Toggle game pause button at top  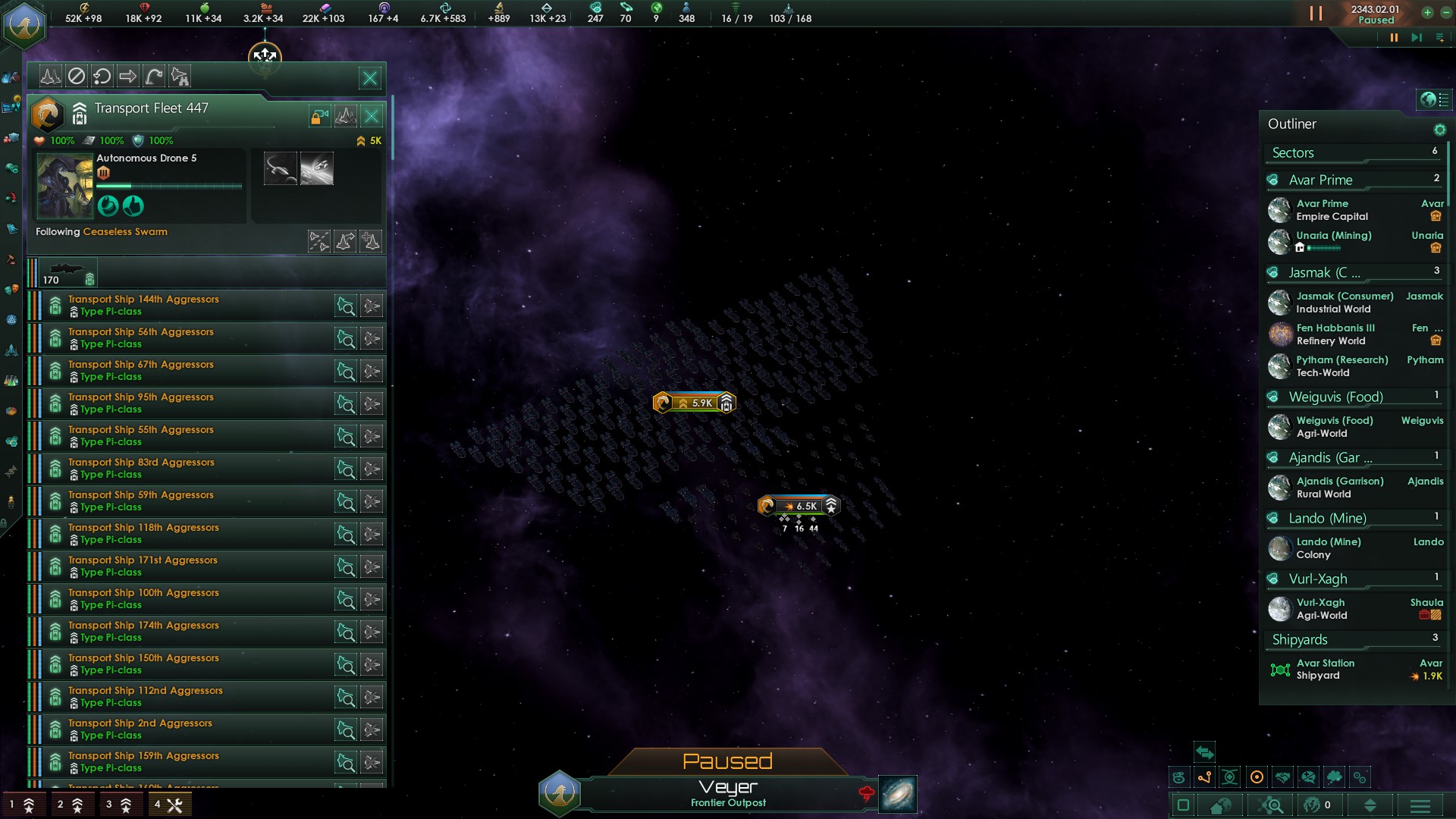(x=1316, y=14)
